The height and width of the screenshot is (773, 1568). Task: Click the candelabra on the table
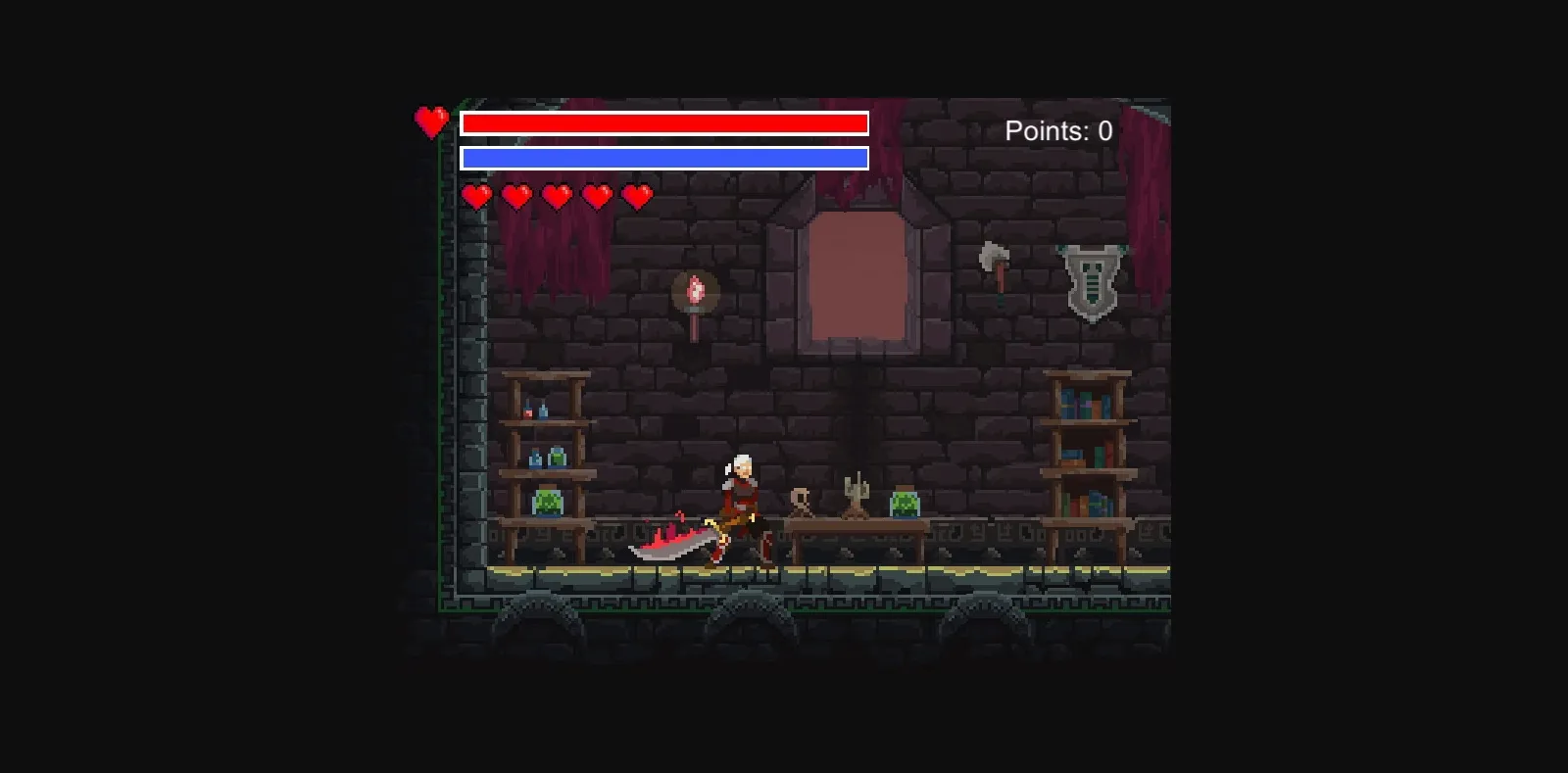point(857,493)
